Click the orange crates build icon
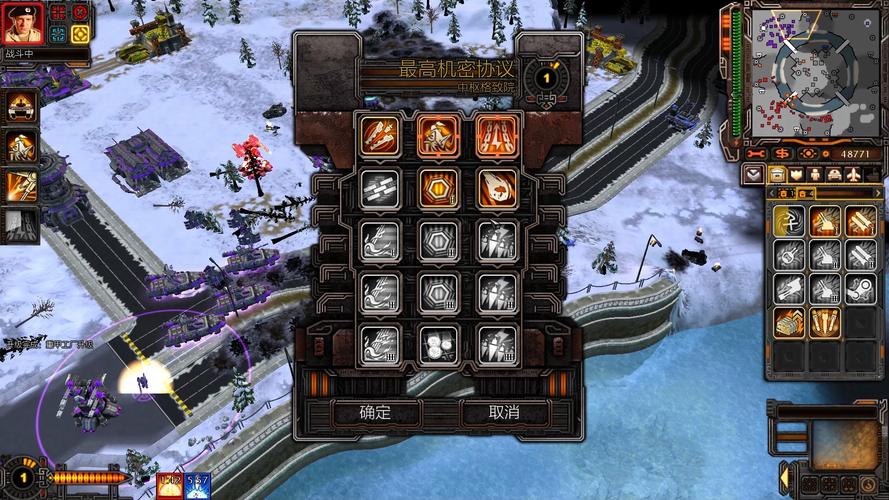The height and width of the screenshot is (500, 889). click(790, 321)
